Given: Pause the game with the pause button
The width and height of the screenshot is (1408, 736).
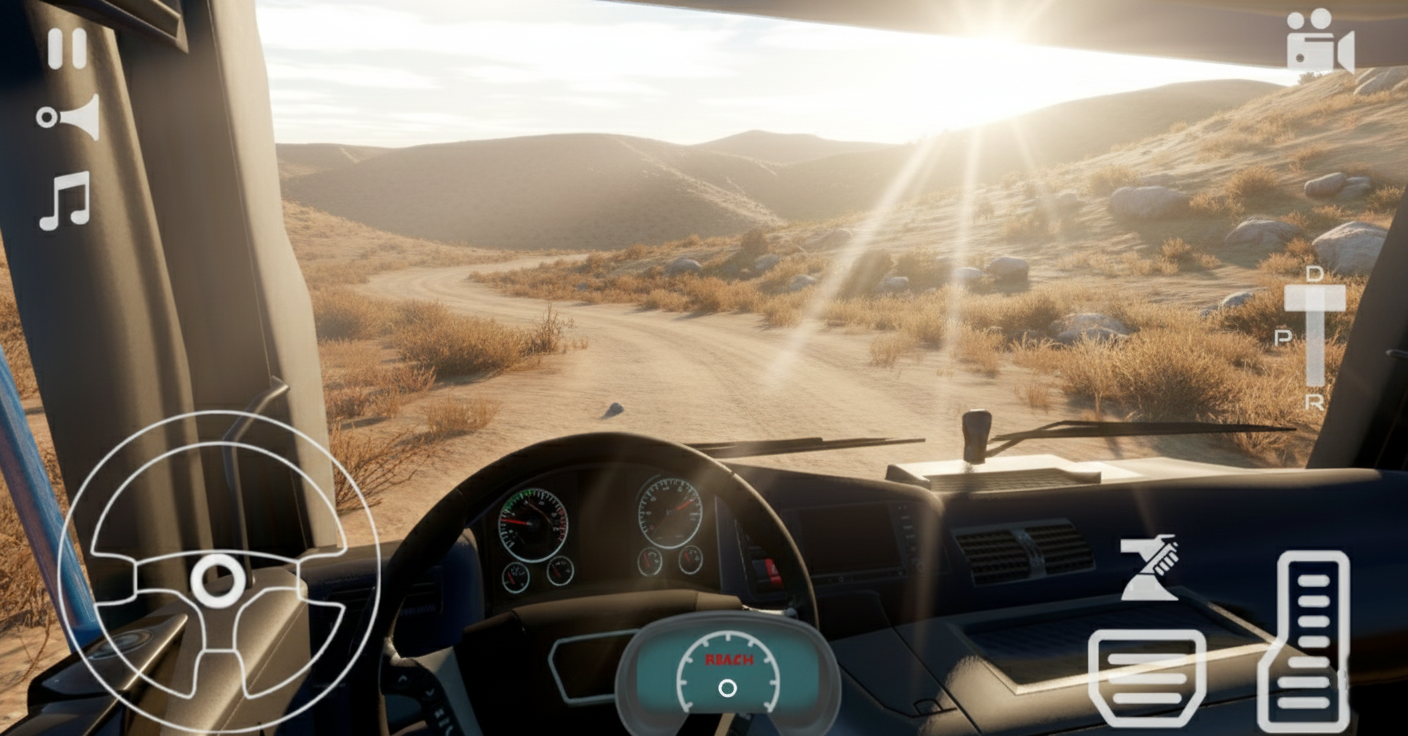Looking at the screenshot, I should [67, 48].
